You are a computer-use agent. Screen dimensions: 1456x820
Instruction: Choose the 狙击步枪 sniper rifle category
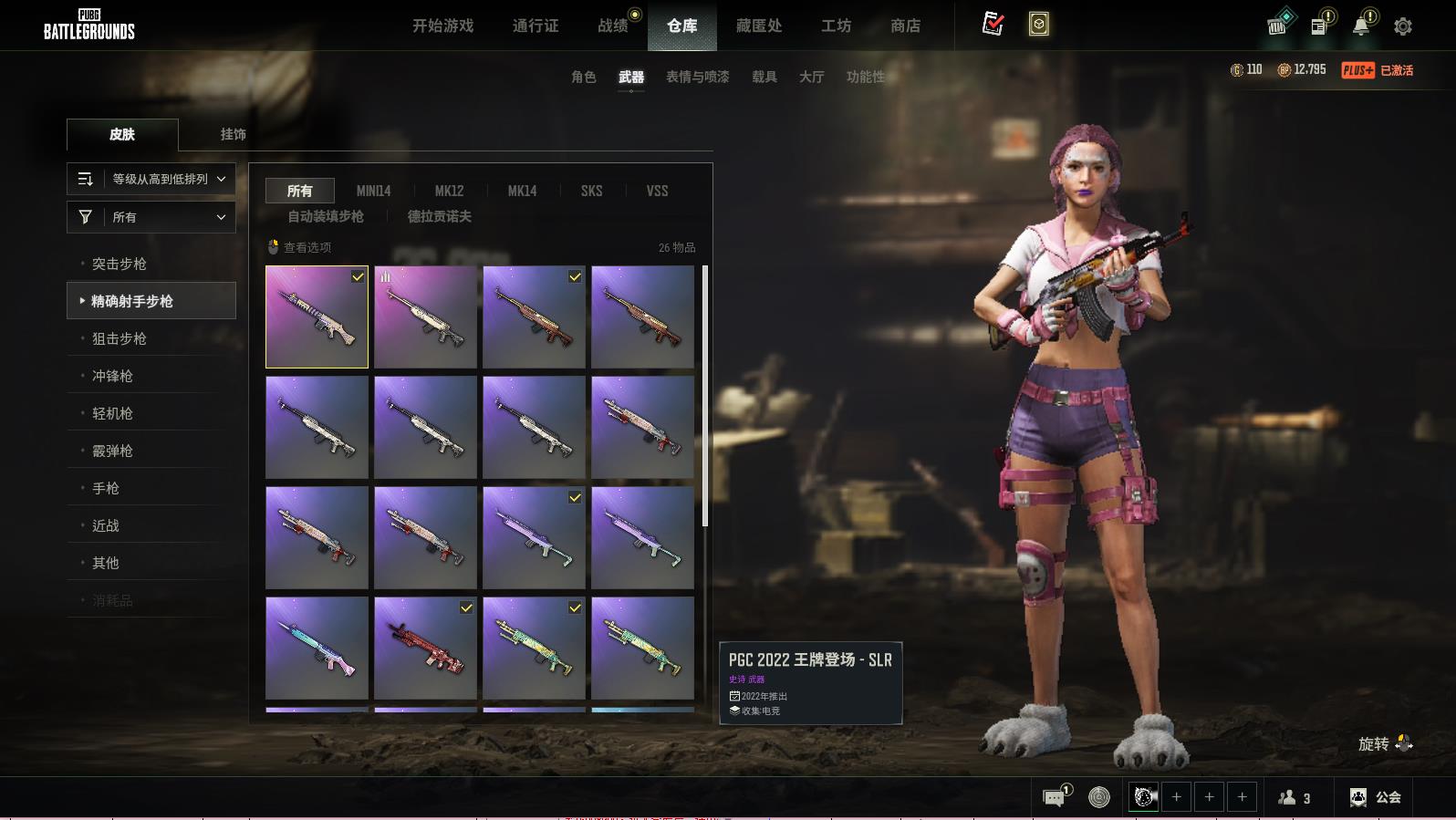pyautogui.click(x=120, y=338)
